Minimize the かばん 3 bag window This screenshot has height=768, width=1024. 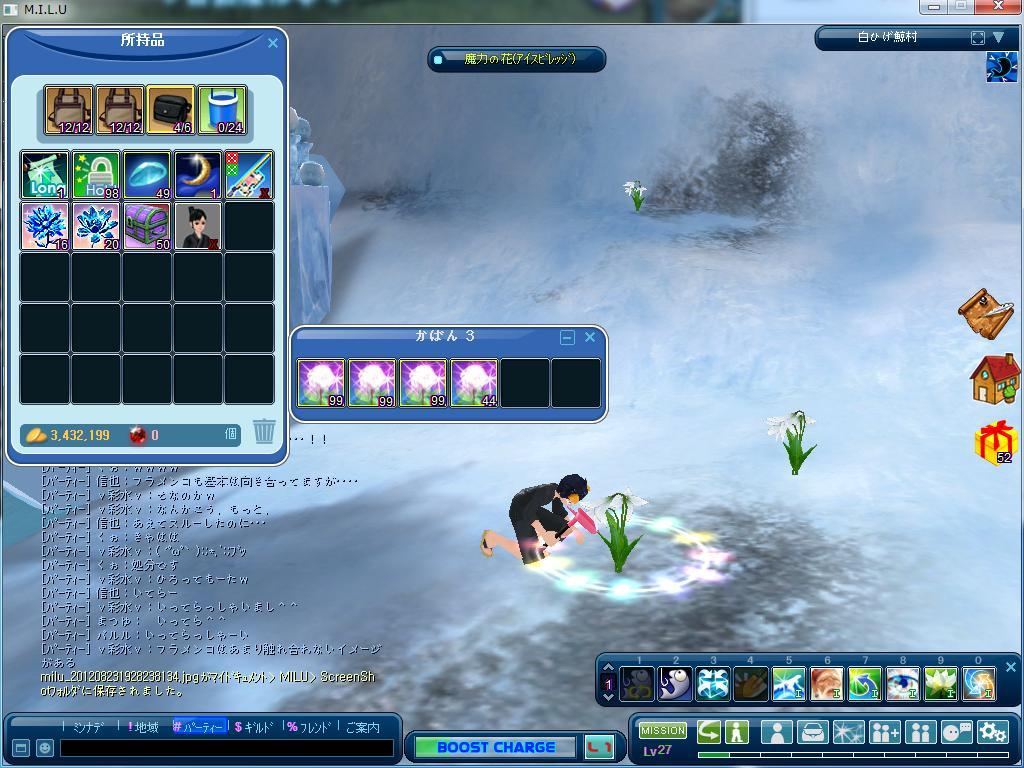(568, 338)
